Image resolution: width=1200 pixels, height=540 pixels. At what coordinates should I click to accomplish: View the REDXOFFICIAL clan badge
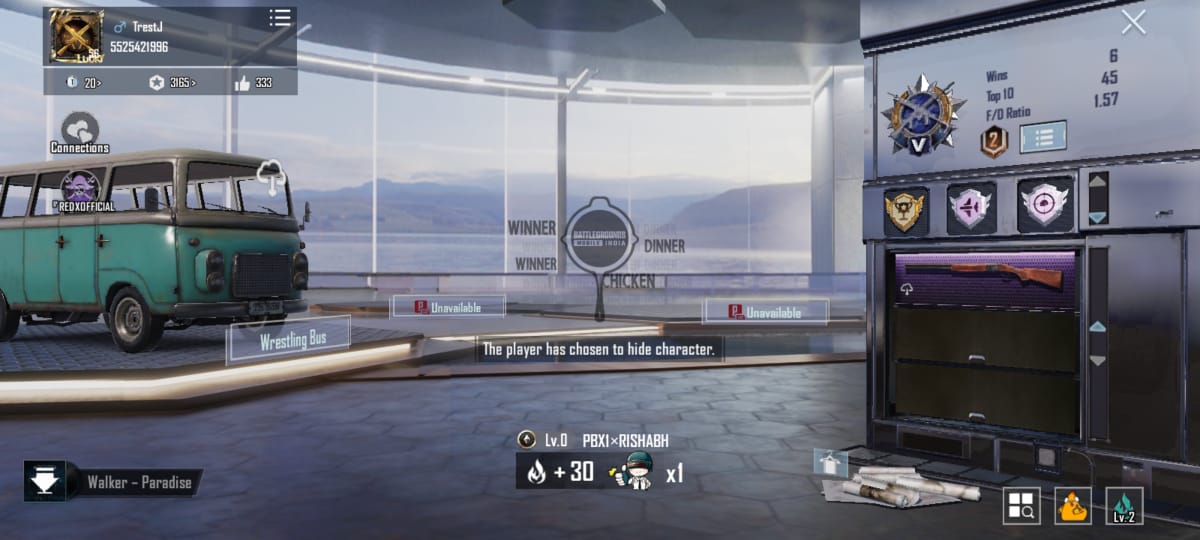coord(78,188)
